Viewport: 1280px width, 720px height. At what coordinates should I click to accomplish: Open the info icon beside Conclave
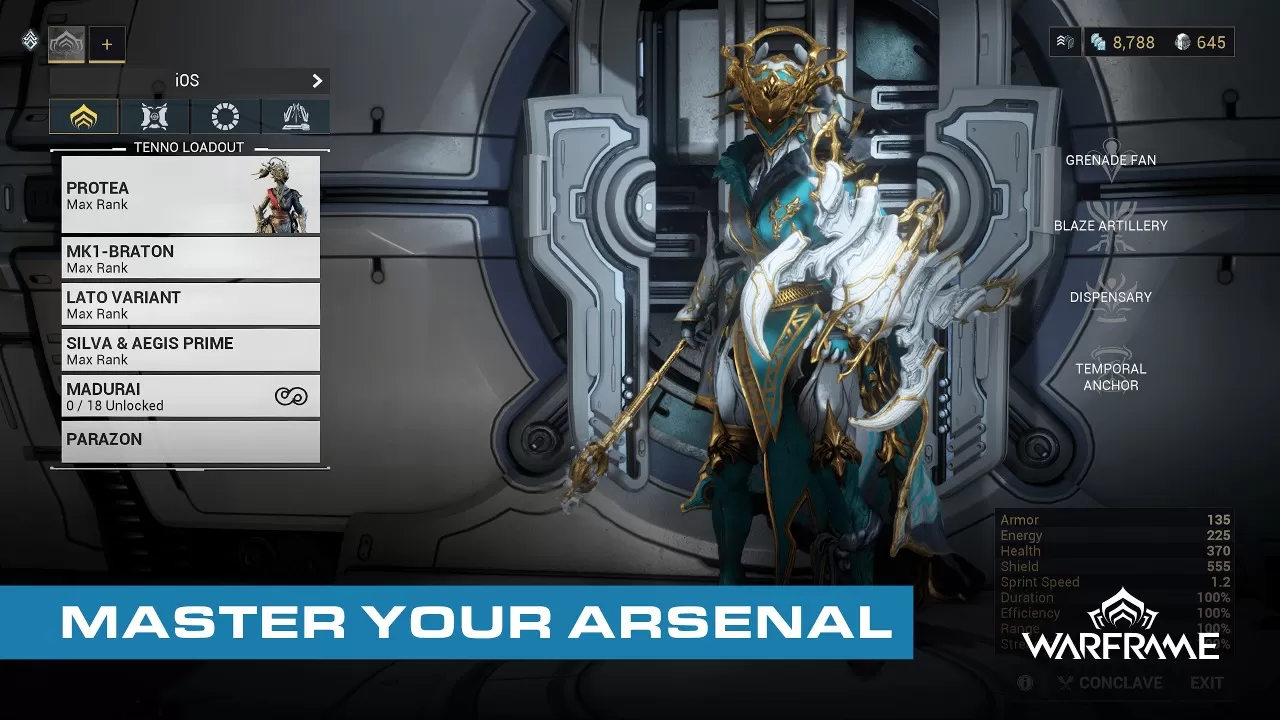[1024, 682]
